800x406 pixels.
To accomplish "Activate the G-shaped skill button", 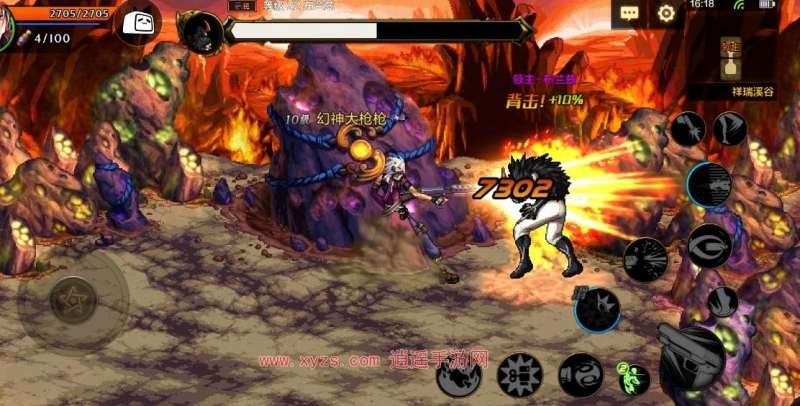I will pos(709,245).
